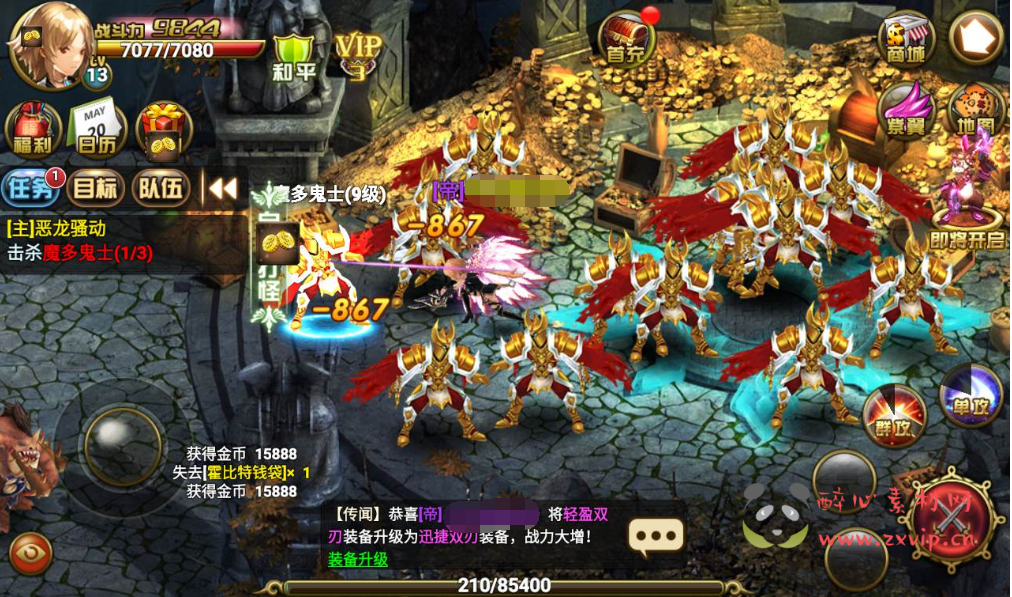
Task: Toggle the 和平 peace mode shield
Action: pos(293,57)
